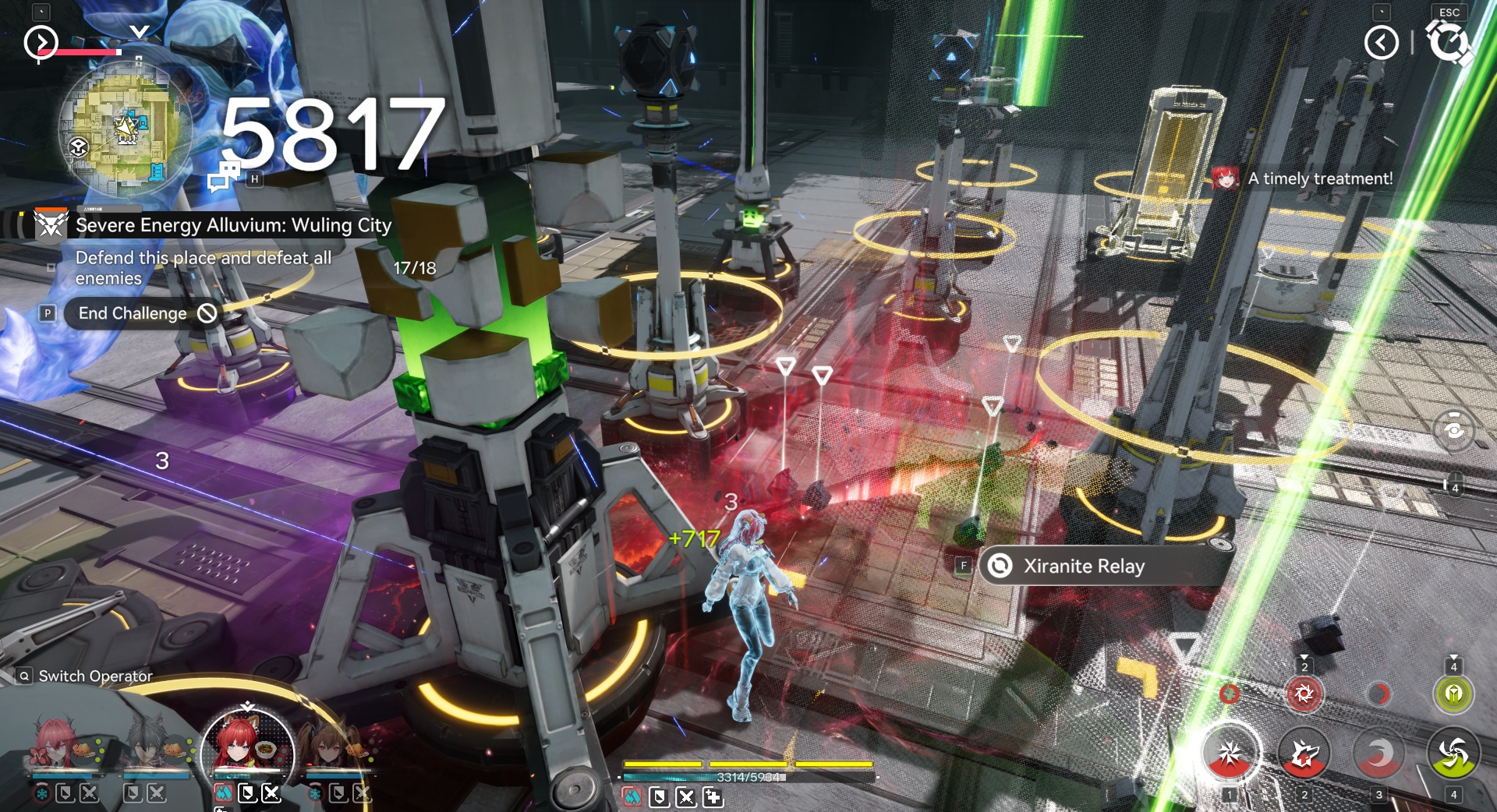
Task: Trigger the green ultimate above slot 4
Action: 1453,693
